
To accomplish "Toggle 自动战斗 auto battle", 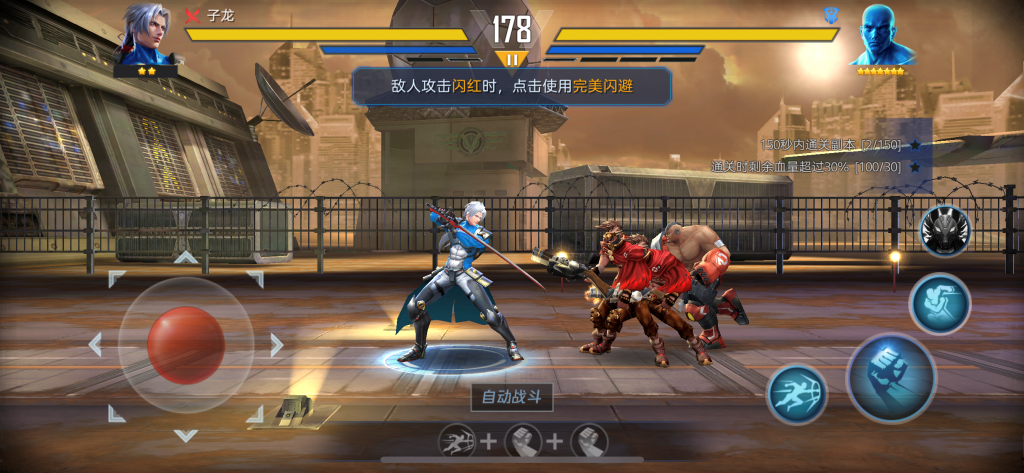I will click(512, 397).
